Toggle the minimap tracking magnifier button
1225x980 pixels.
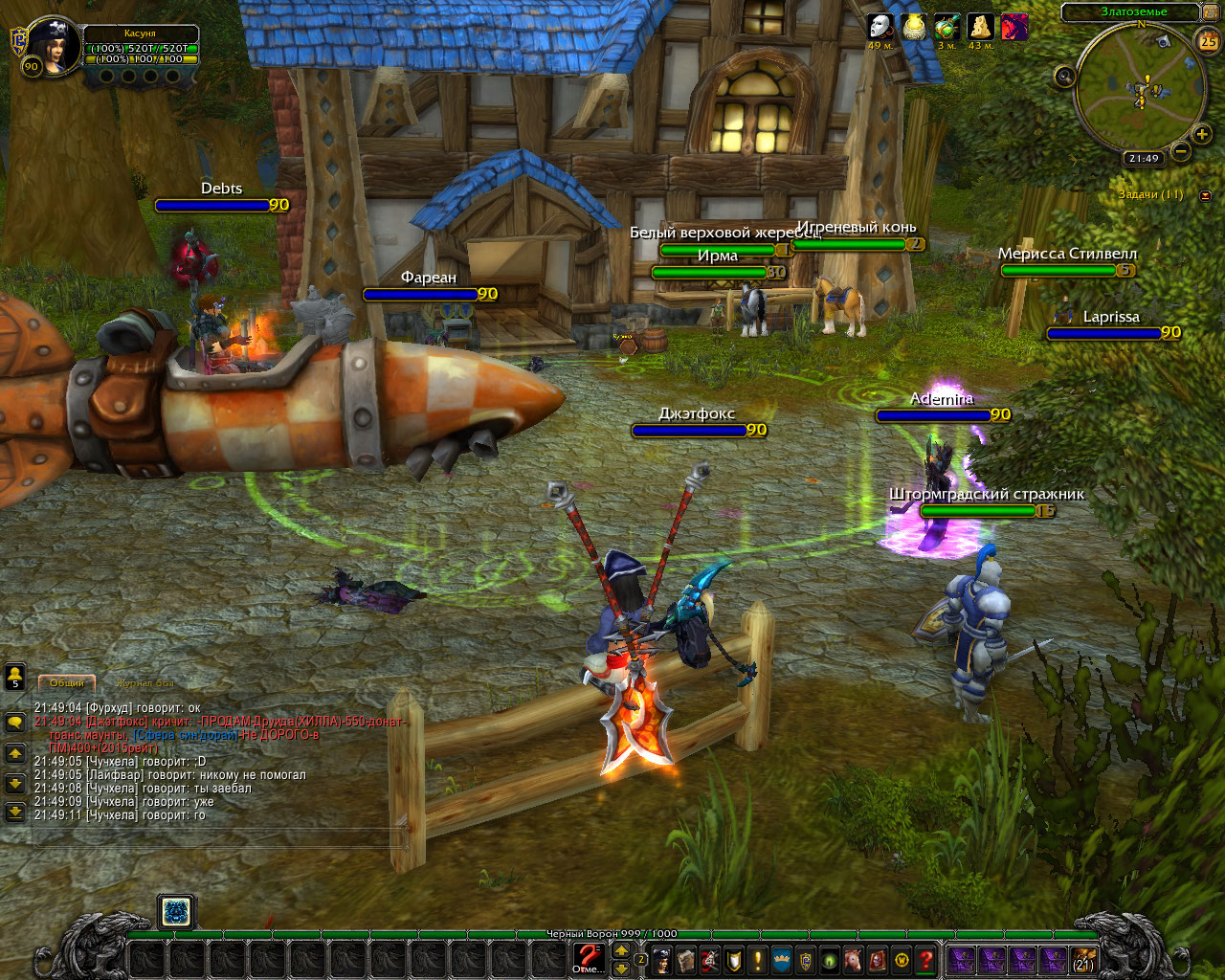(x=1064, y=77)
